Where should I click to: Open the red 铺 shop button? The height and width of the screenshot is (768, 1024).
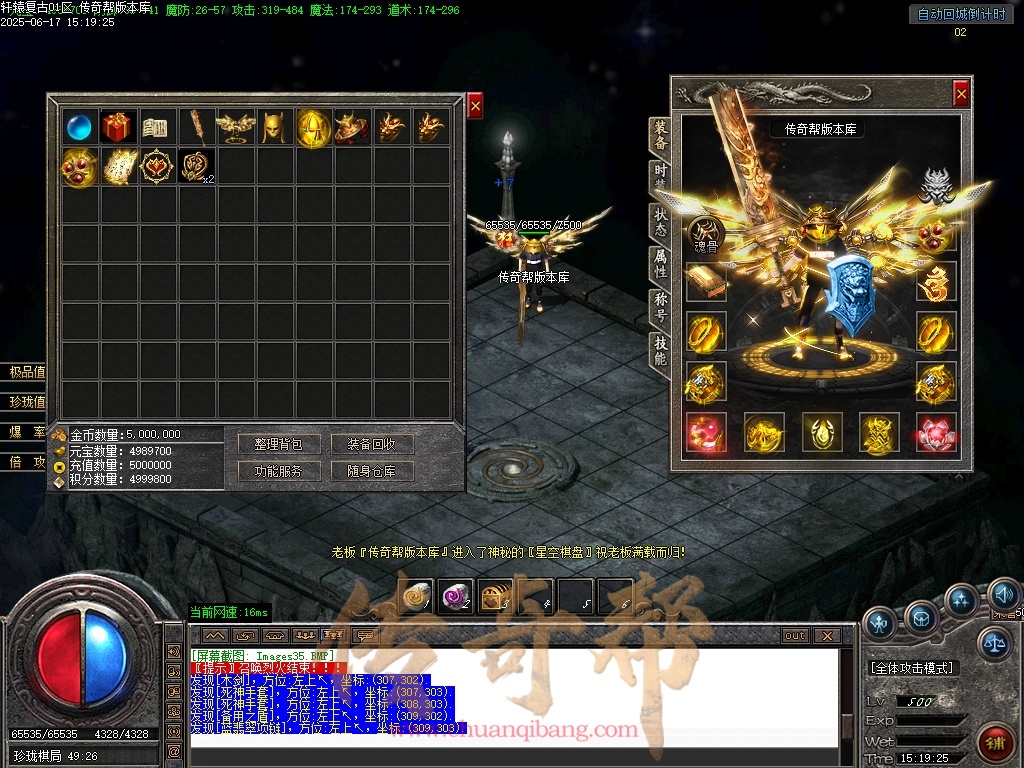click(996, 743)
